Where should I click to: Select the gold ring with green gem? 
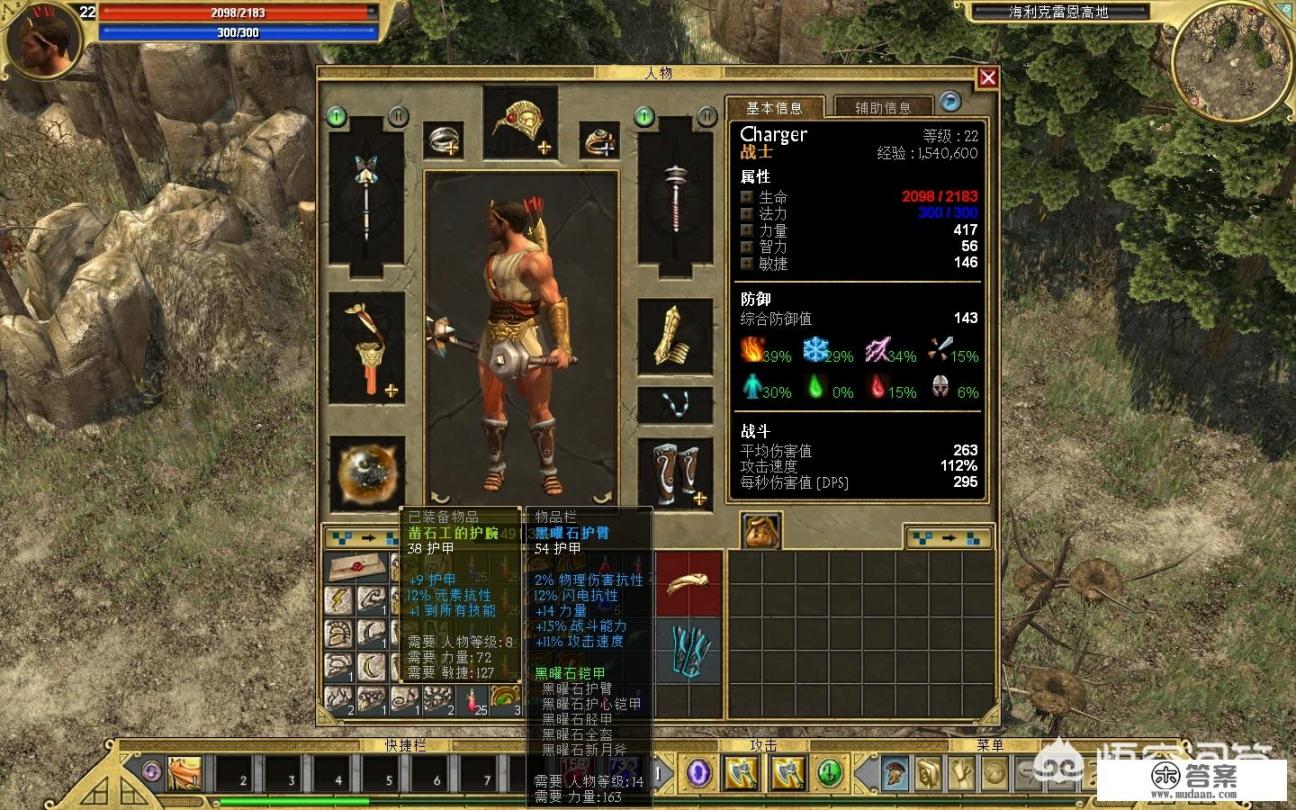tap(598, 141)
